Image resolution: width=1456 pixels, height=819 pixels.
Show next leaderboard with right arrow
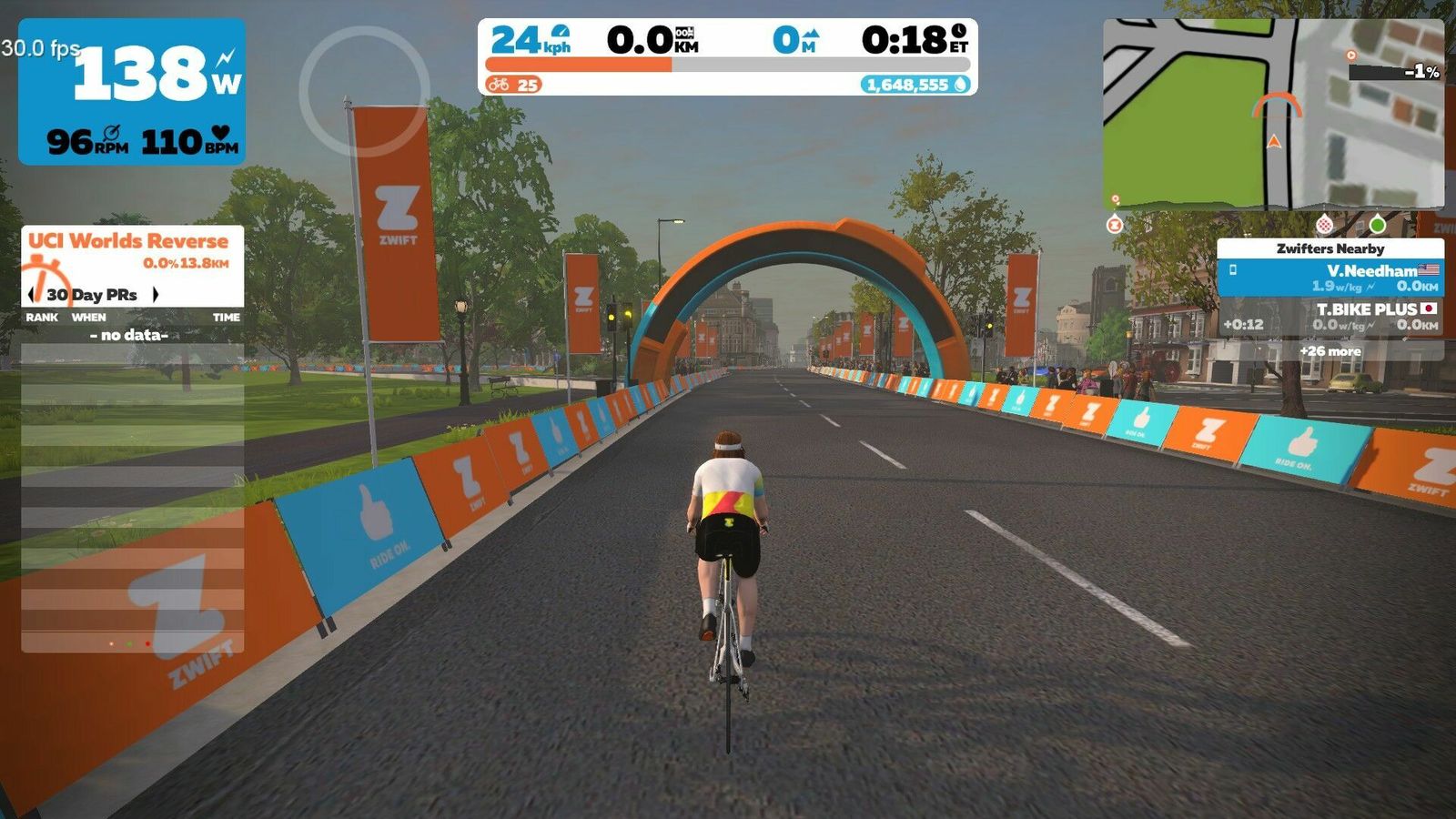[x=156, y=295]
